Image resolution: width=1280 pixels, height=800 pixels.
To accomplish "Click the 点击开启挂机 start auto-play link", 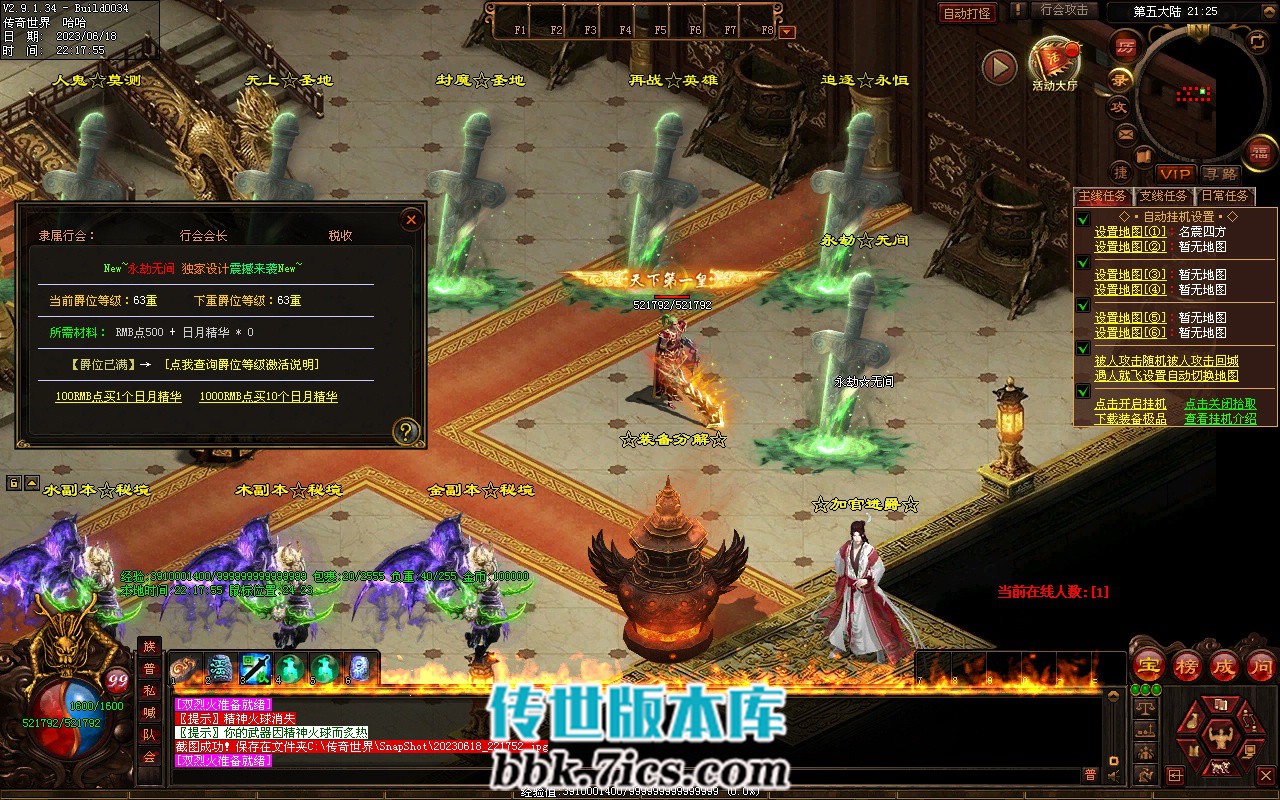I will point(1130,404).
